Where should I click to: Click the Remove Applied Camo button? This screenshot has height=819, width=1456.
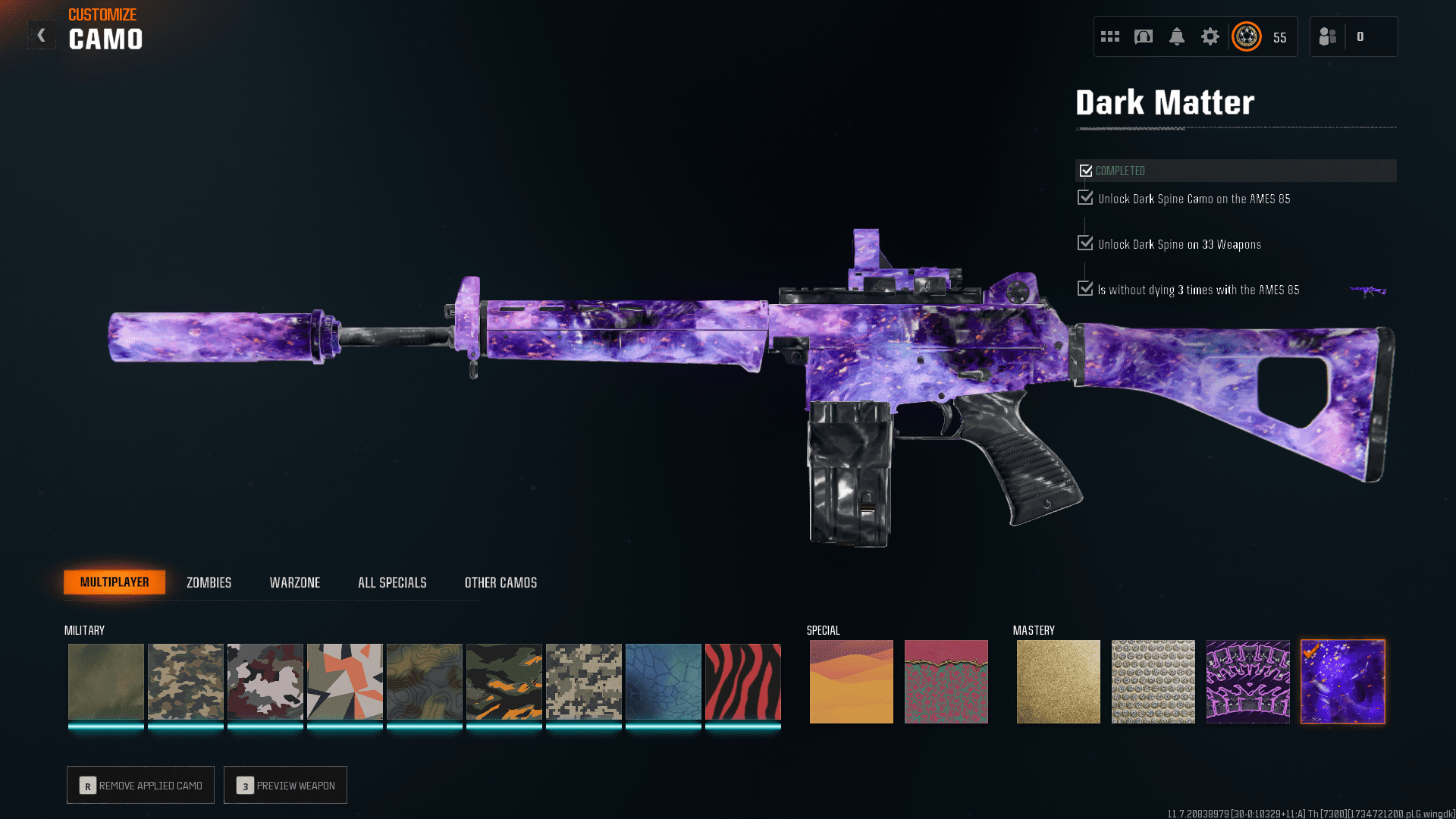pyautogui.click(x=140, y=785)
